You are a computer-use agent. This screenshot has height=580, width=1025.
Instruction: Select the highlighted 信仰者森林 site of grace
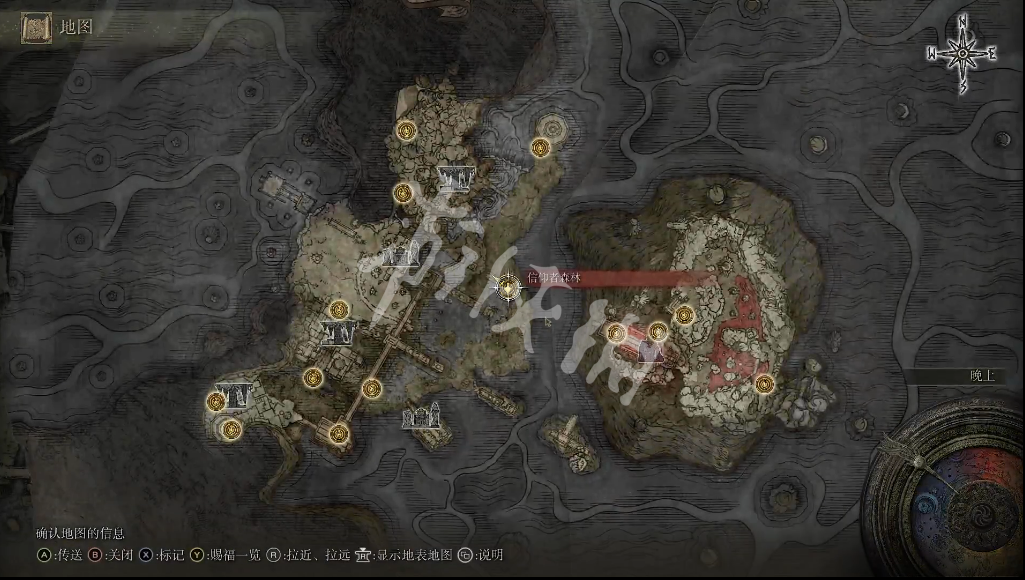pyautogui.click(x=509, y=288)
